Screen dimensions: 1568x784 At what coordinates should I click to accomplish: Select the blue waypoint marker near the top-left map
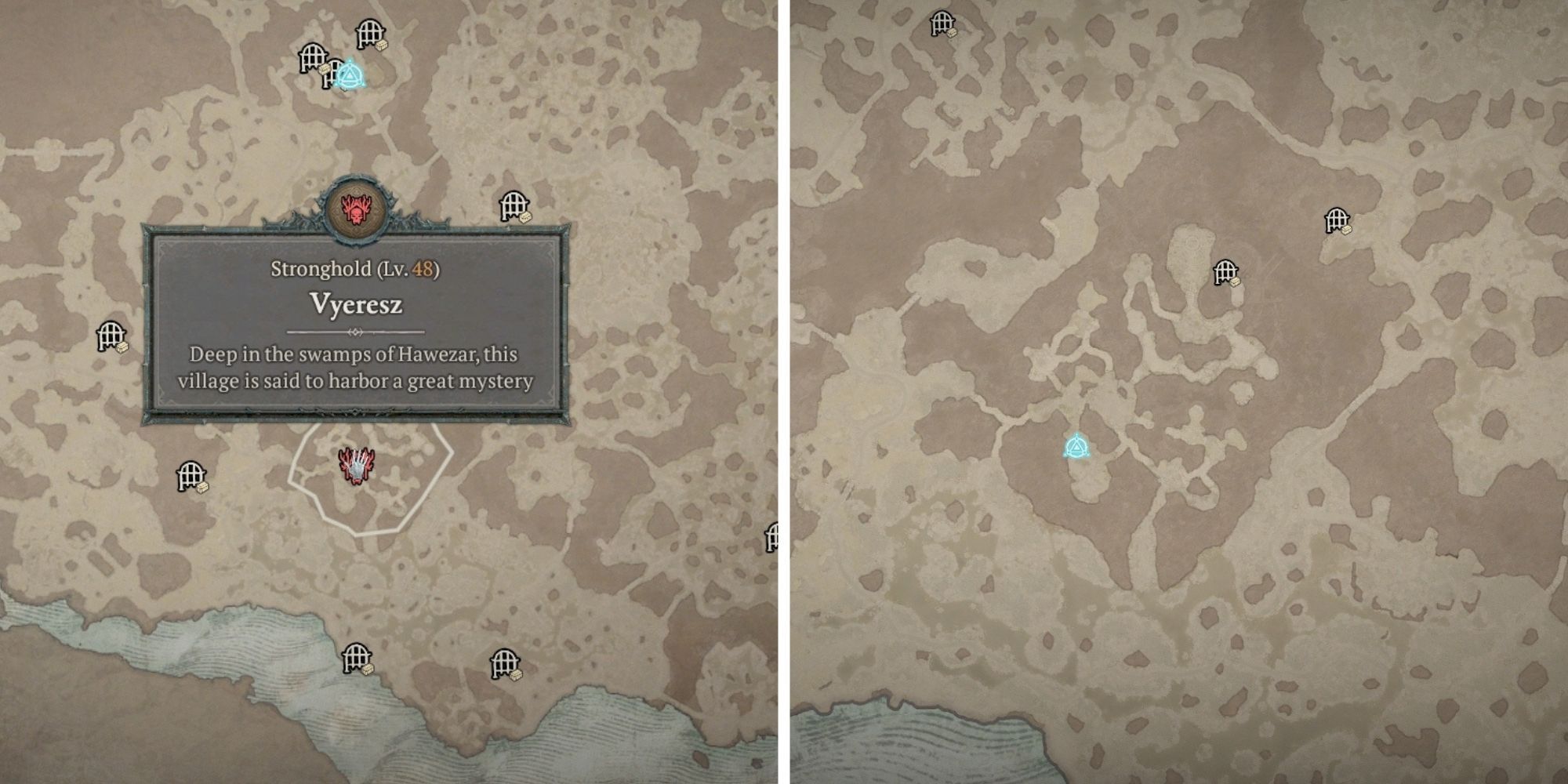point(350,75)
